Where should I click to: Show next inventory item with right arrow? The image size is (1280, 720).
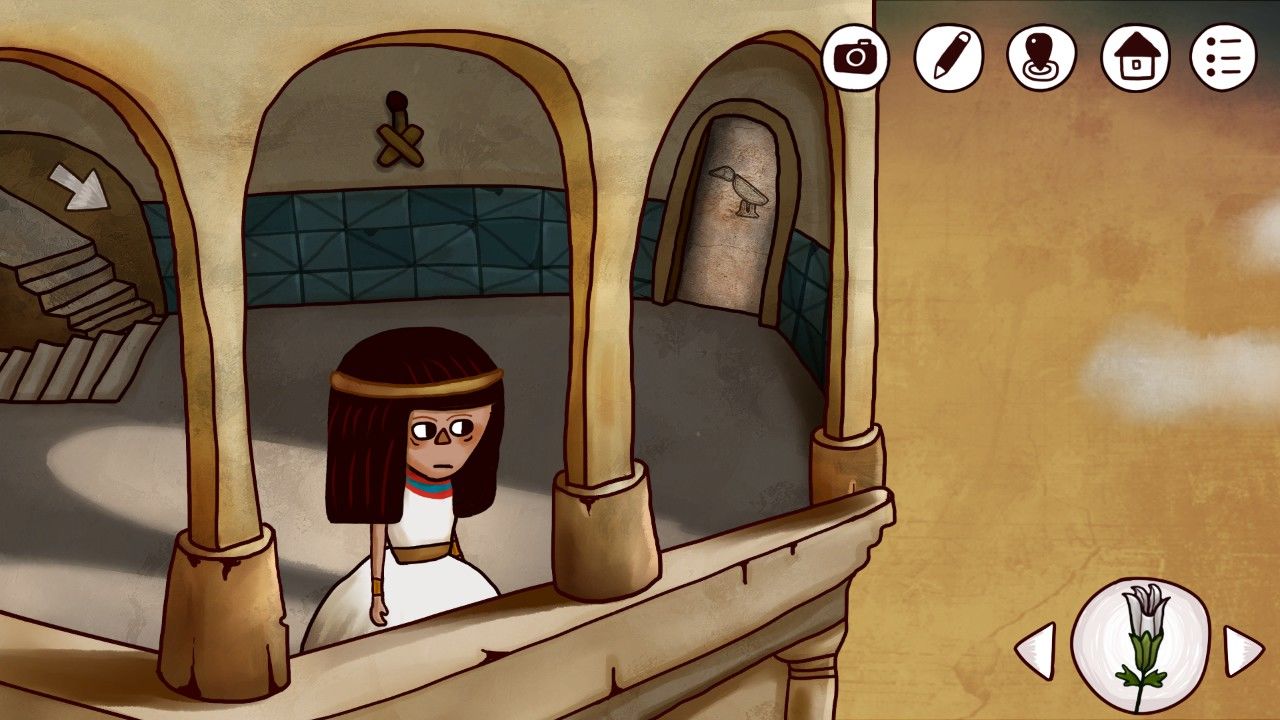pyautogui.click(x=1244, y=651)
